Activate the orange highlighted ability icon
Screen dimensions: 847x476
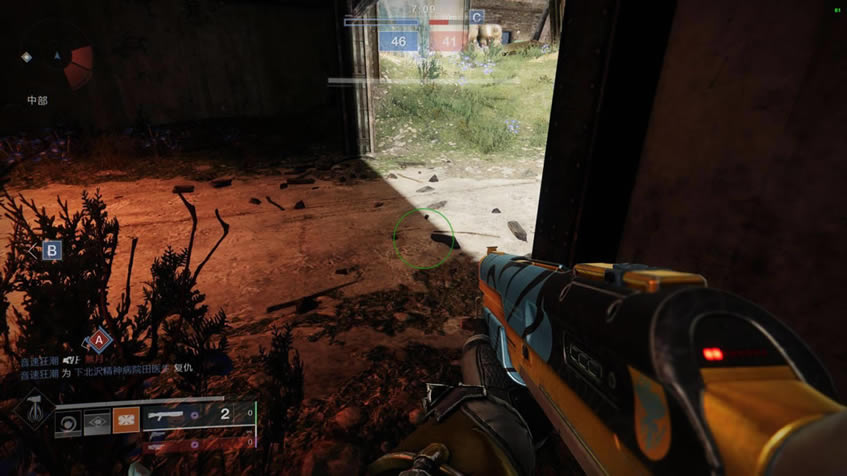pyautogui.click(x=126, y=421)
